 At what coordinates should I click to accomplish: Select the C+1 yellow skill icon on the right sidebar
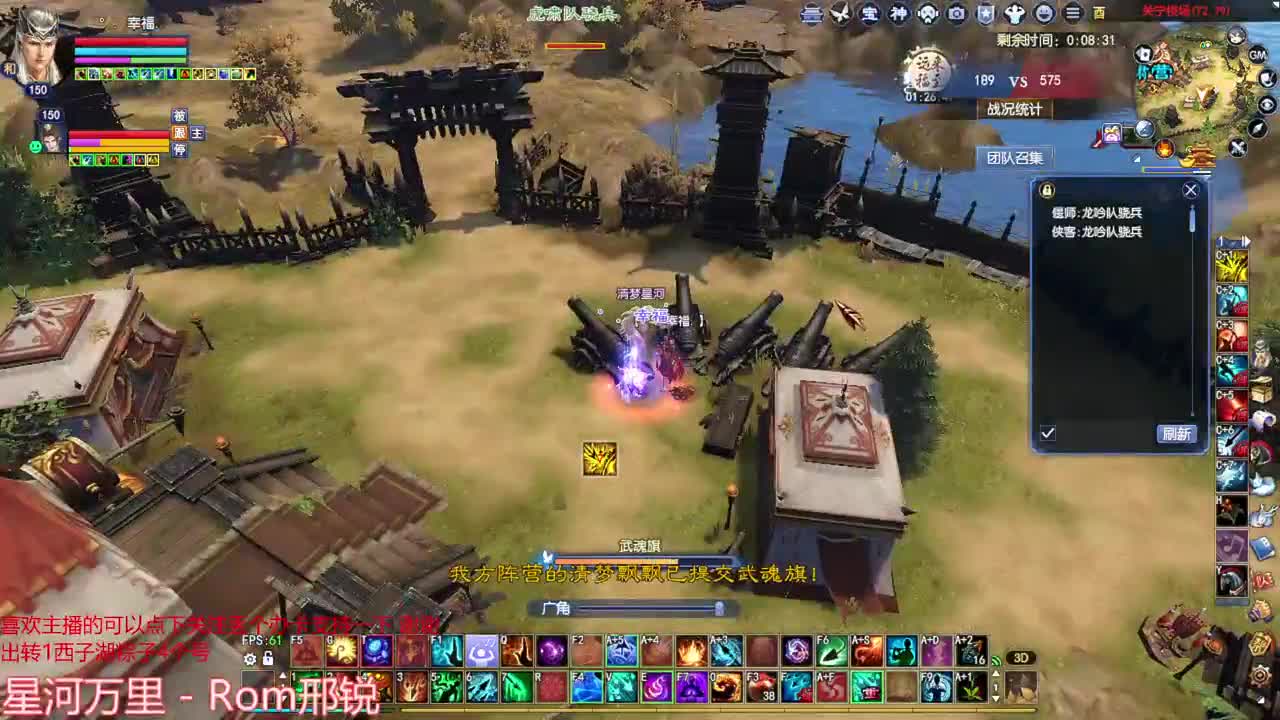(1230, 268)
